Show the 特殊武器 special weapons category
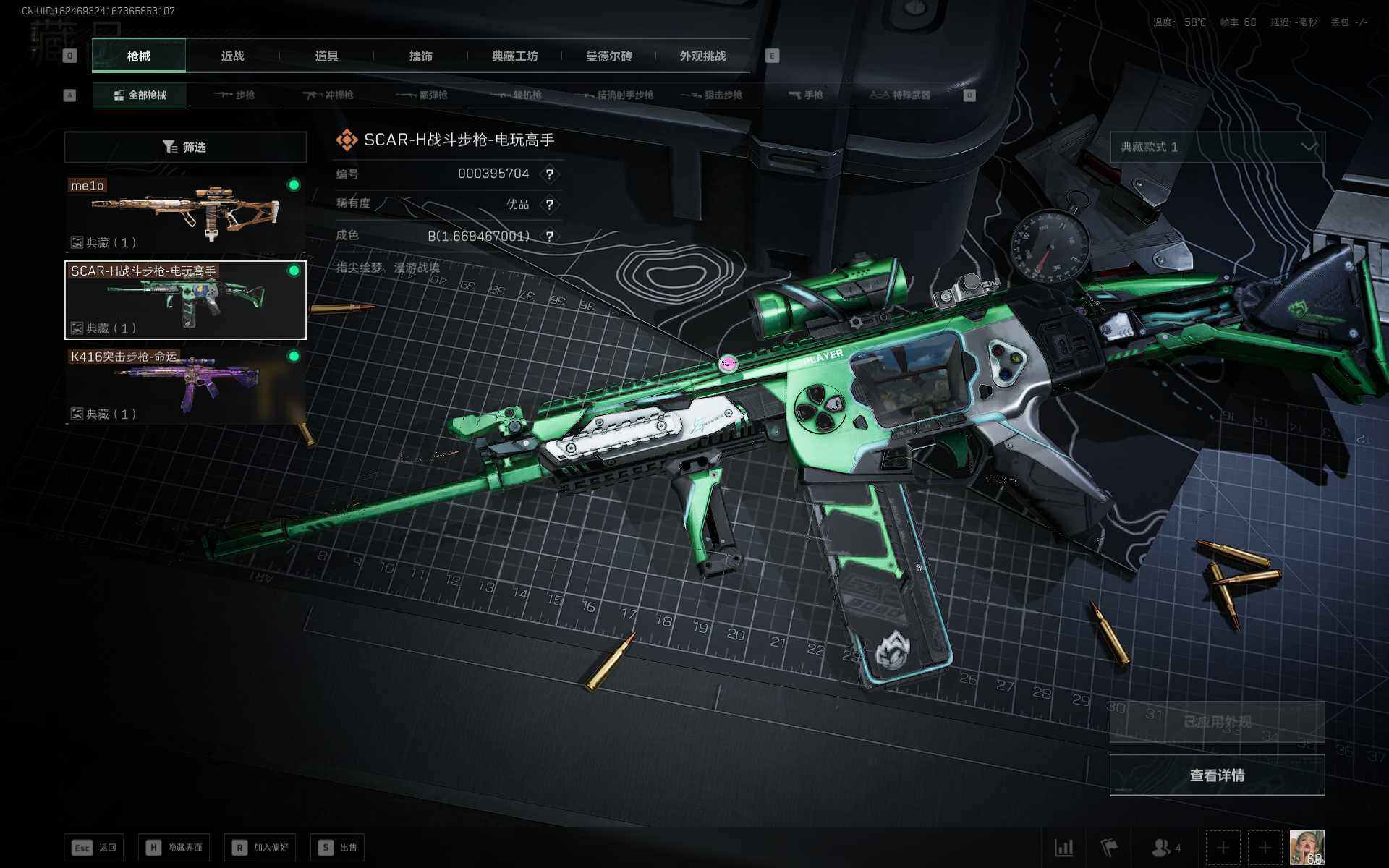The image size is (1389, 868). point(901,95)
